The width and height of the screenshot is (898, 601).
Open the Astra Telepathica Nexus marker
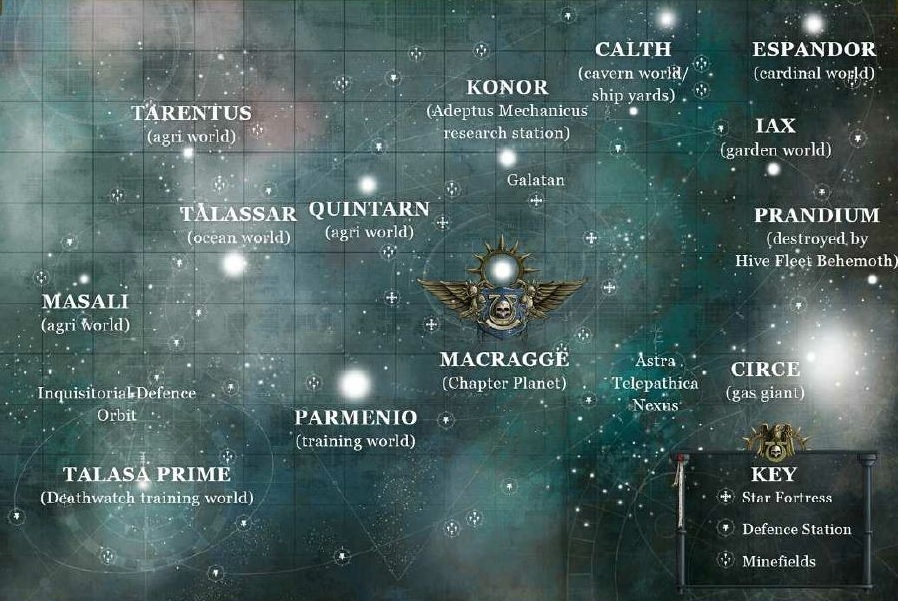point(655,383)
